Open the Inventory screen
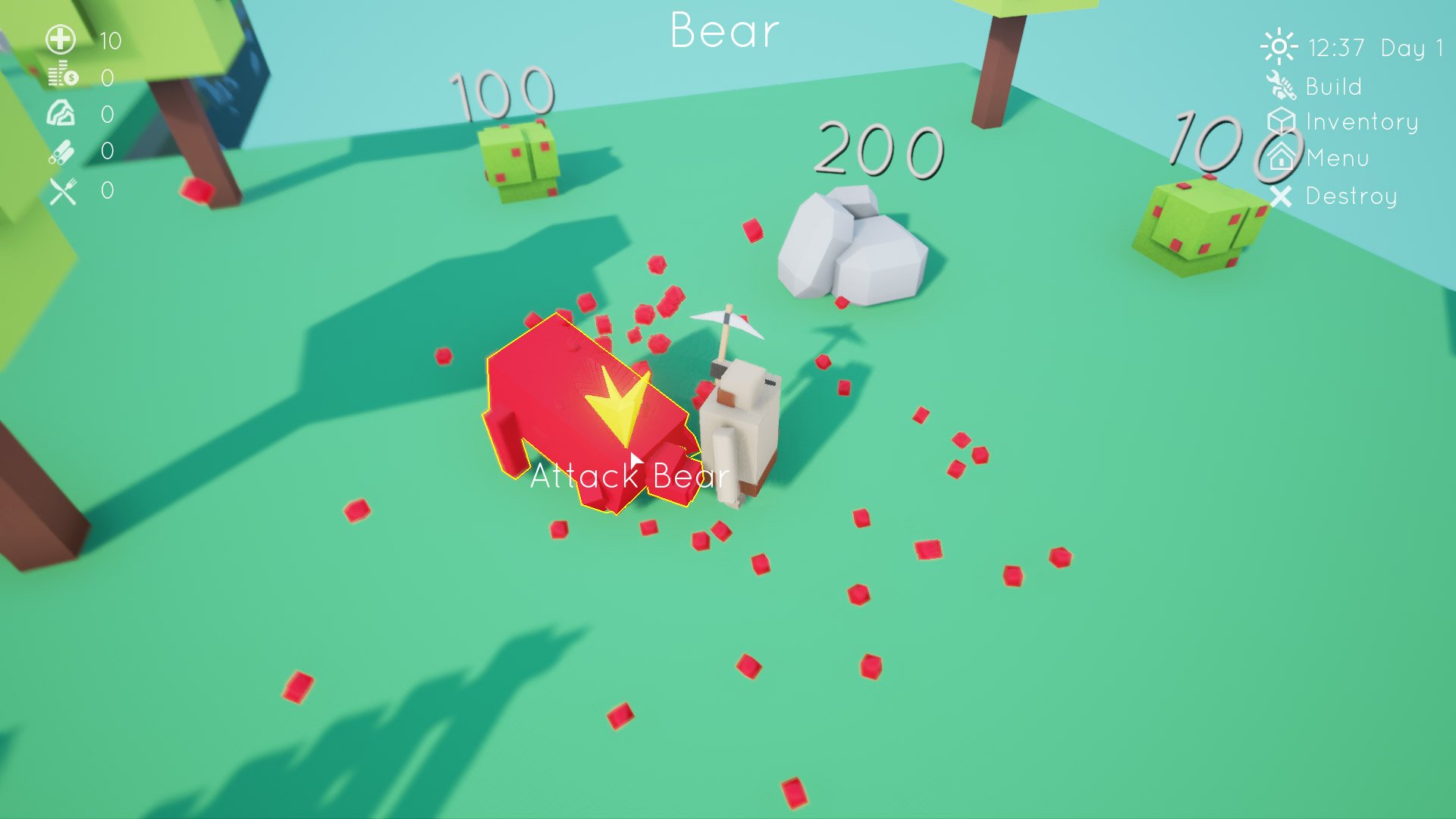 click(1361, 121)
